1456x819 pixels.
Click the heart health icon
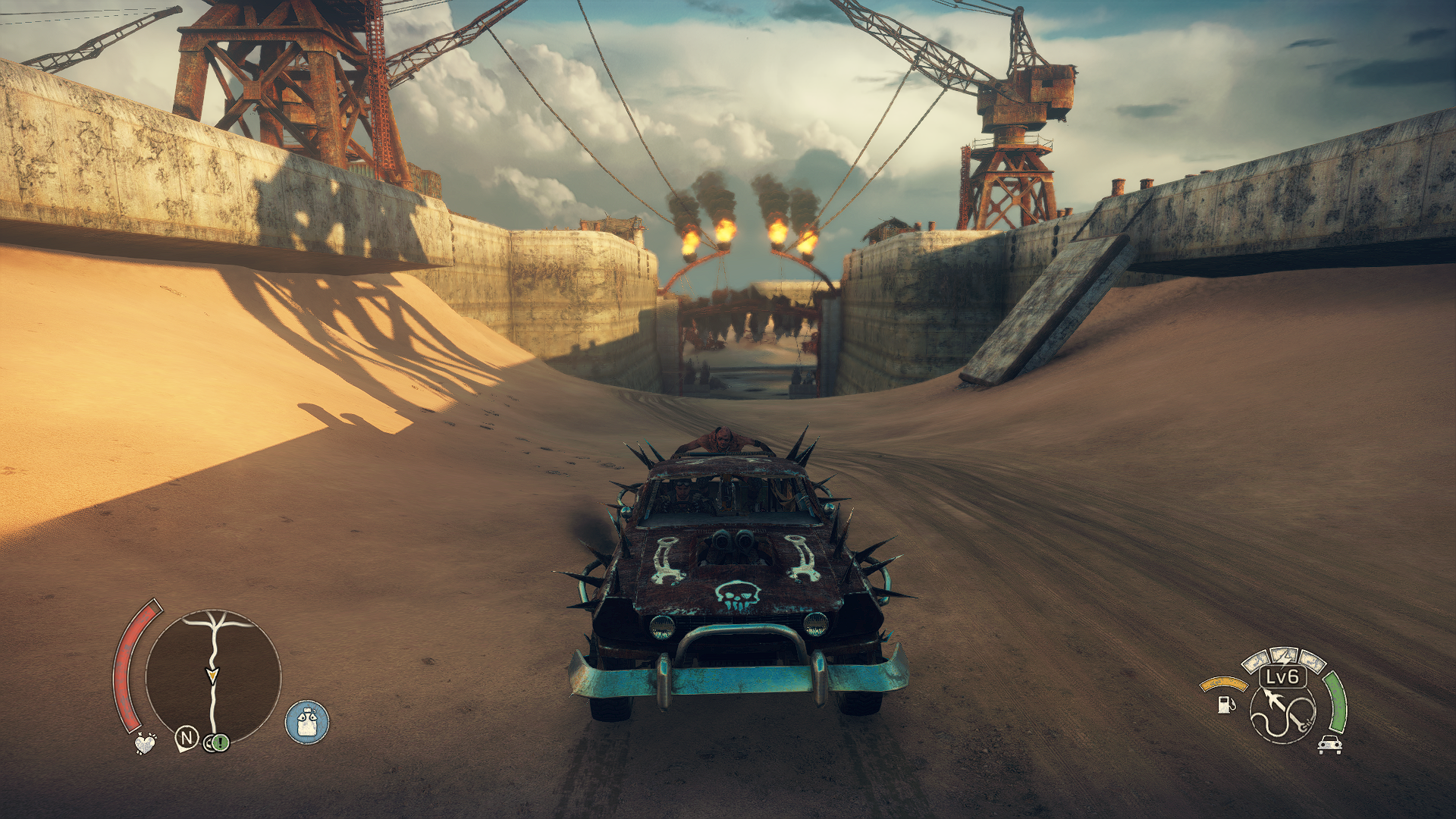pos(144,743)
